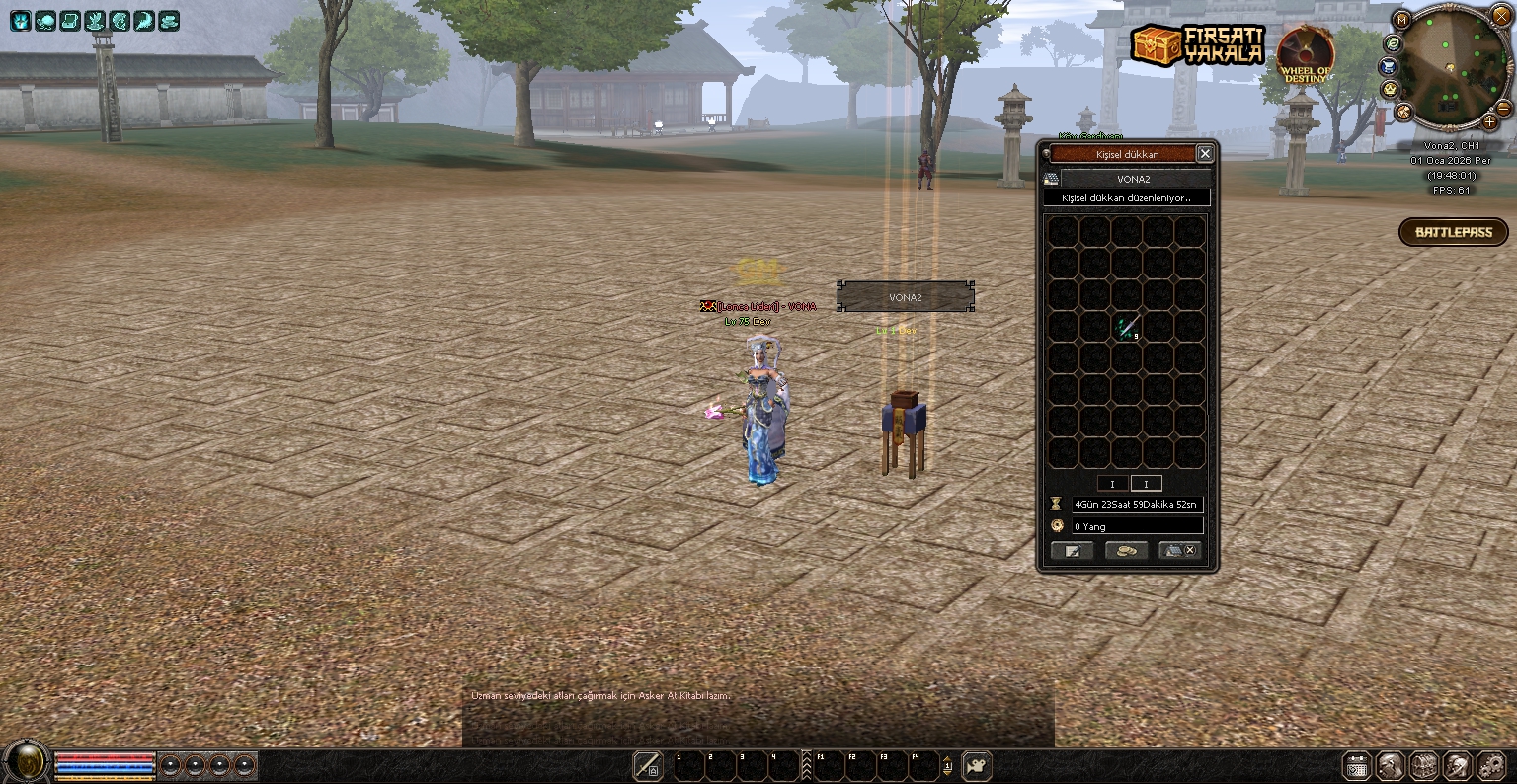Close the minimap with its X button
This screenshot has width=1517, height=784.
(x=1501, y=17)
